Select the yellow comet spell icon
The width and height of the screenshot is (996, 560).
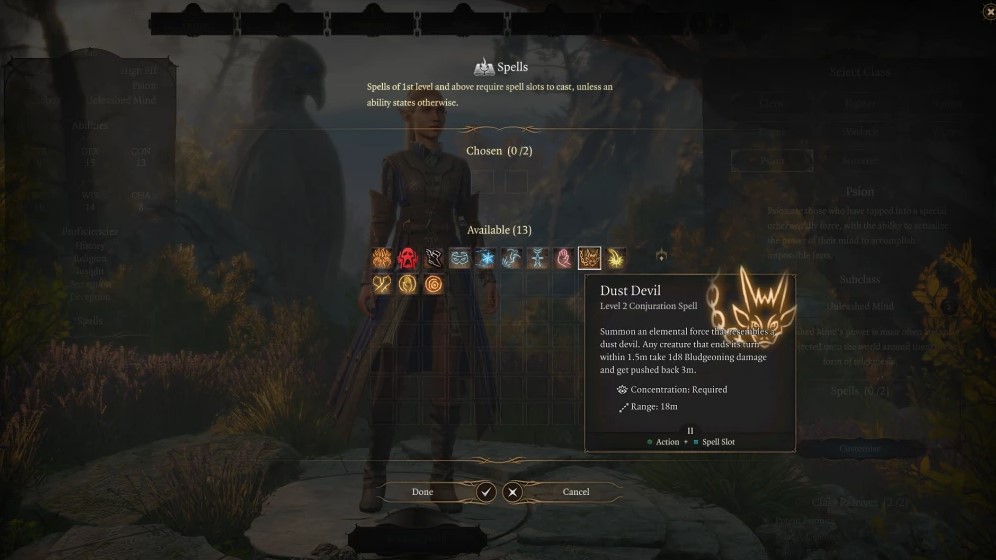(615, 259)
